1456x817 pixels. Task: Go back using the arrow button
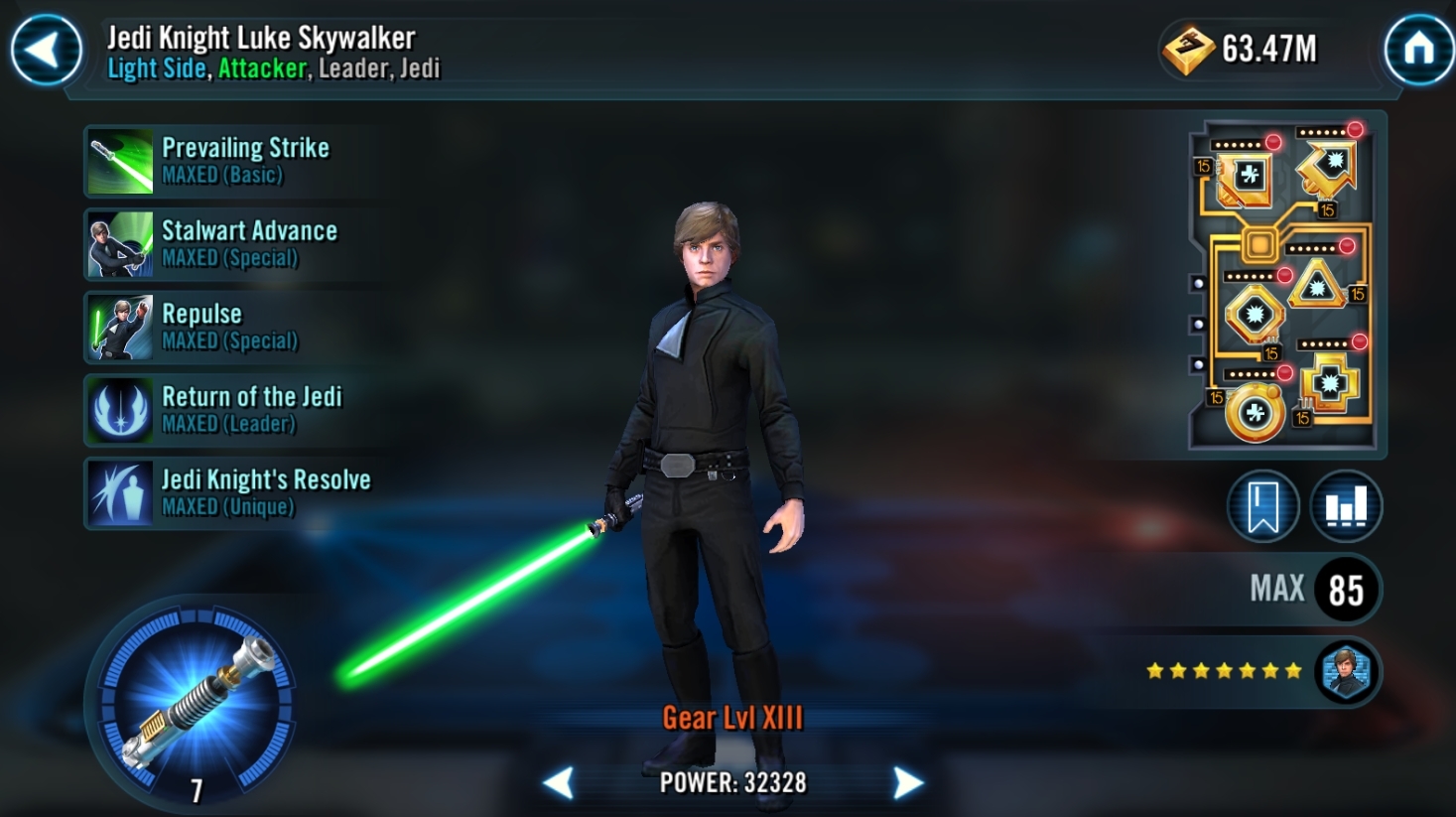(46, 50)
